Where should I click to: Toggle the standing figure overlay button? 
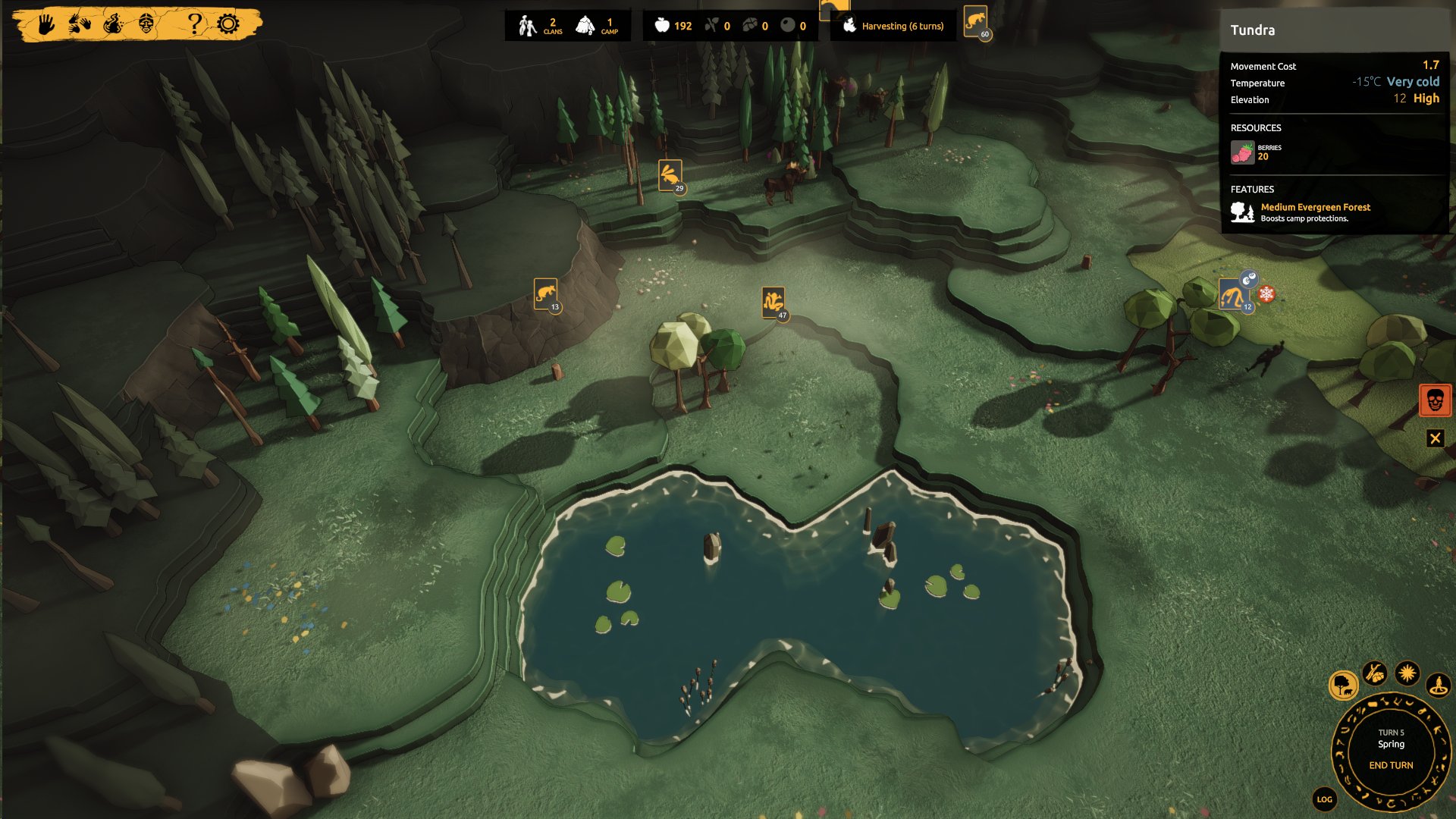pos(1439,686)
